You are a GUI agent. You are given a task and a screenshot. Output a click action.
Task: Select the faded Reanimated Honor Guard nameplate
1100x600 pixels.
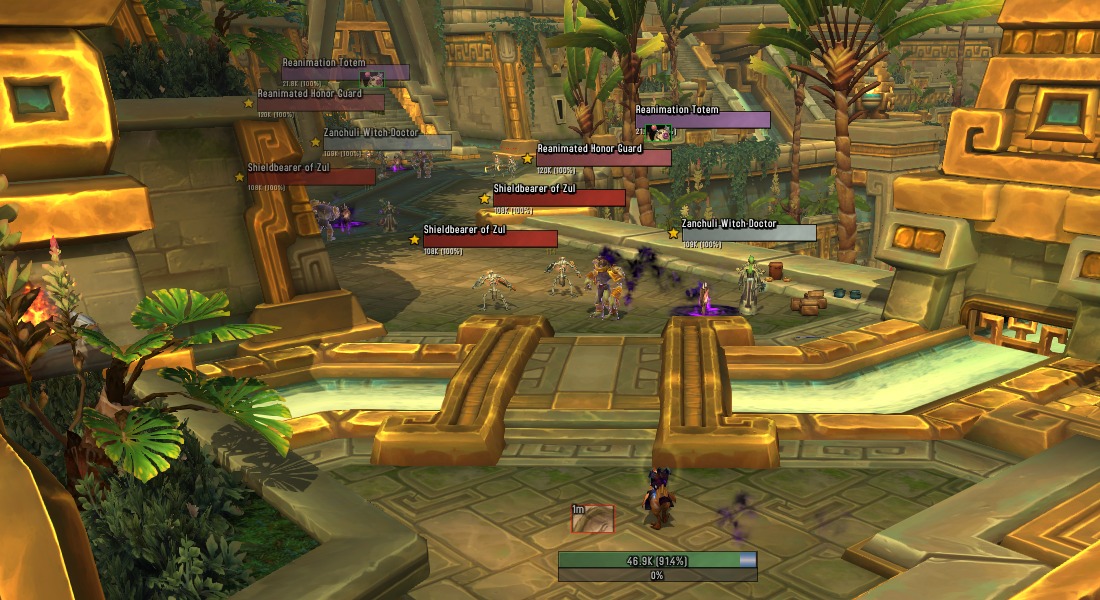(320, 103)
